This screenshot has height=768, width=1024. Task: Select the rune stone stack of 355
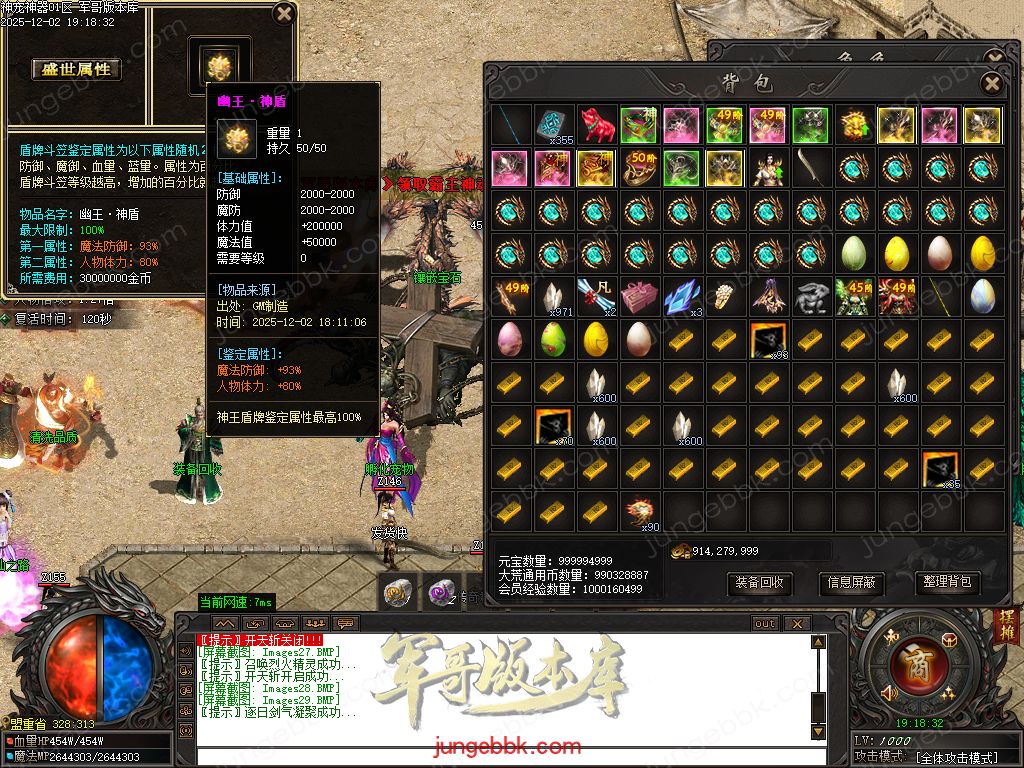pyautogui.click(x=553, y=126)
